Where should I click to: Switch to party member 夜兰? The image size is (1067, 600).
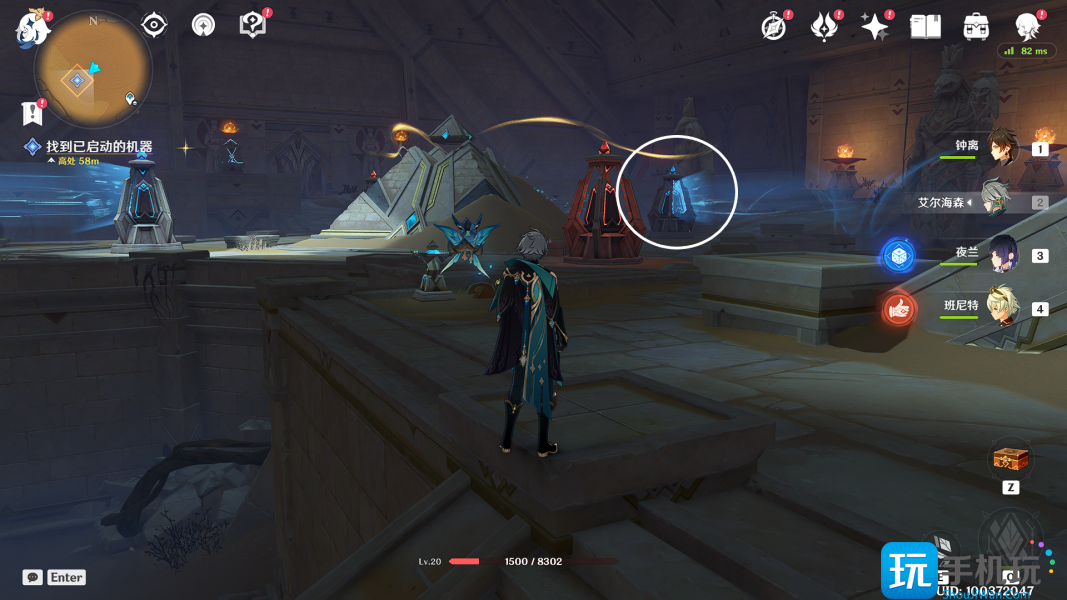[1002, 254]
